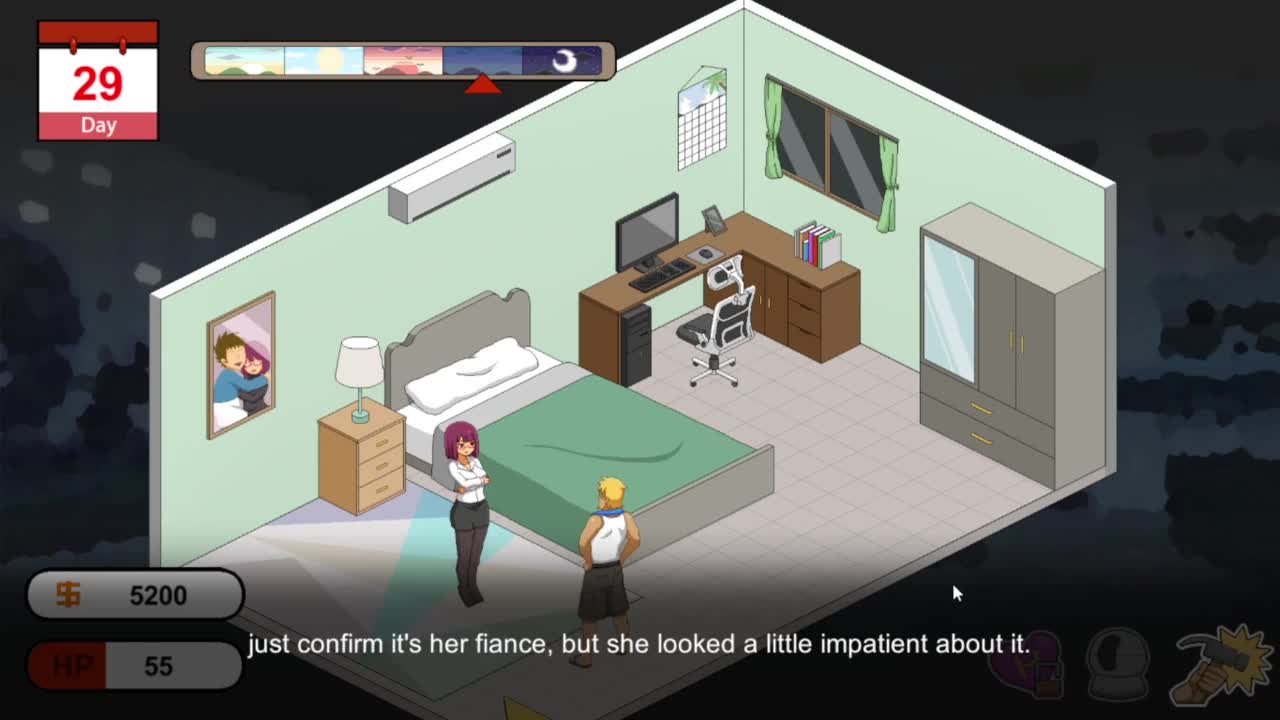Open the hammer-in-fist build icon
The image size is (1280, 720).
click(1221, 664)
